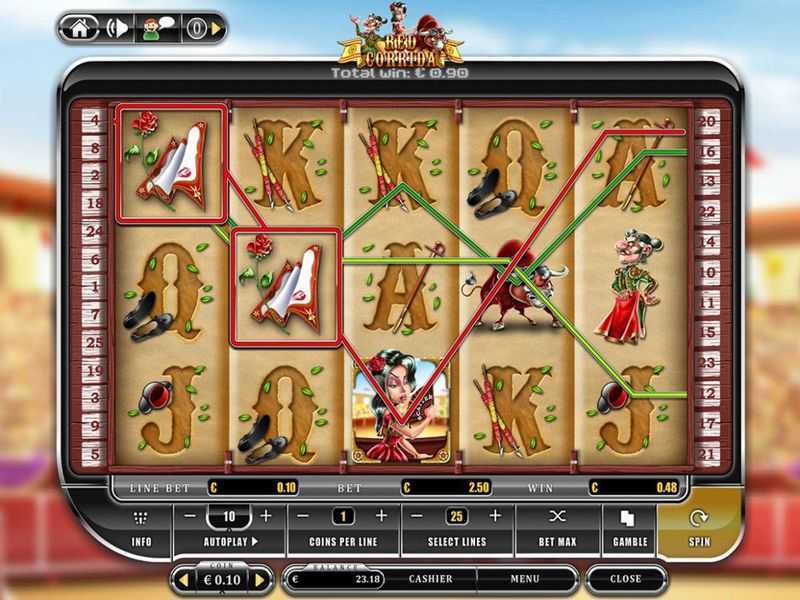Start Autoplay
The image size is (800, 600).
[x=229, y=541]
